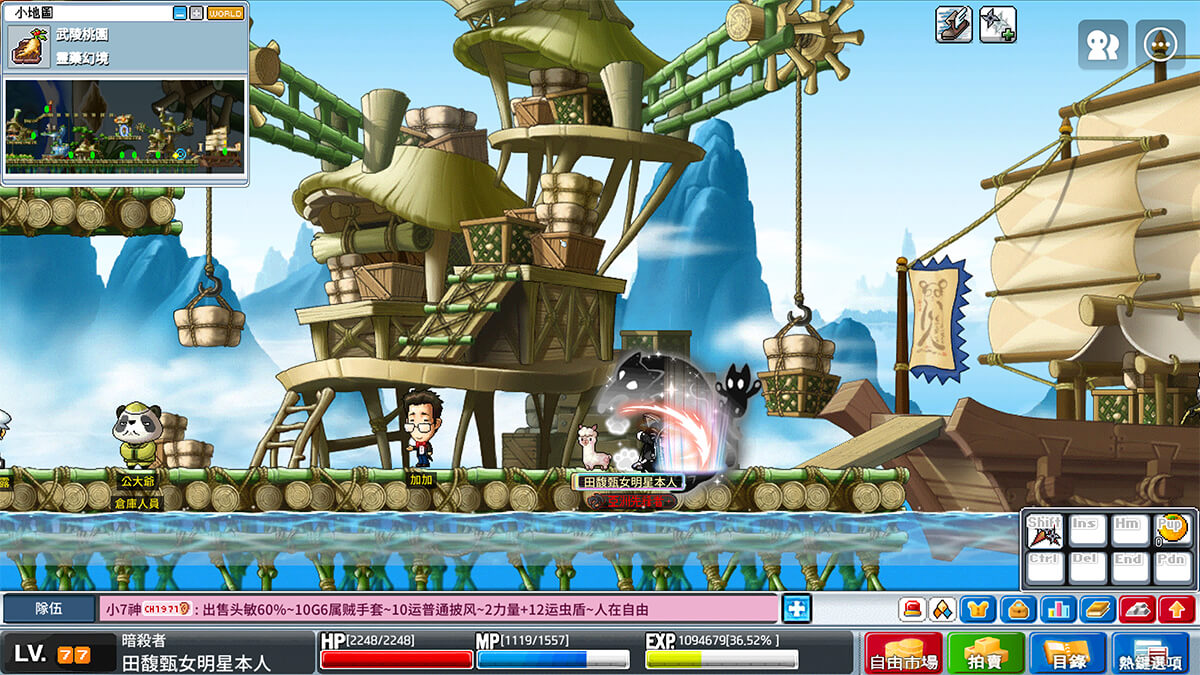Expand chat with the blue plus button

coord(796,608)
